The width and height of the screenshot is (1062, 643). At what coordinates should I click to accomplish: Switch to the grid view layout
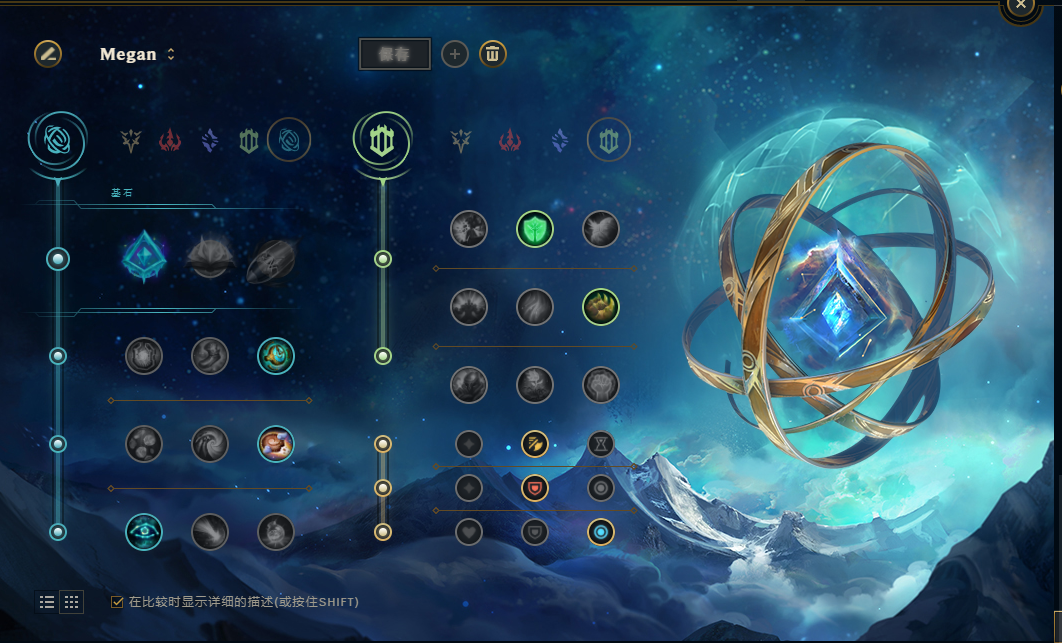tap(71, 601)
